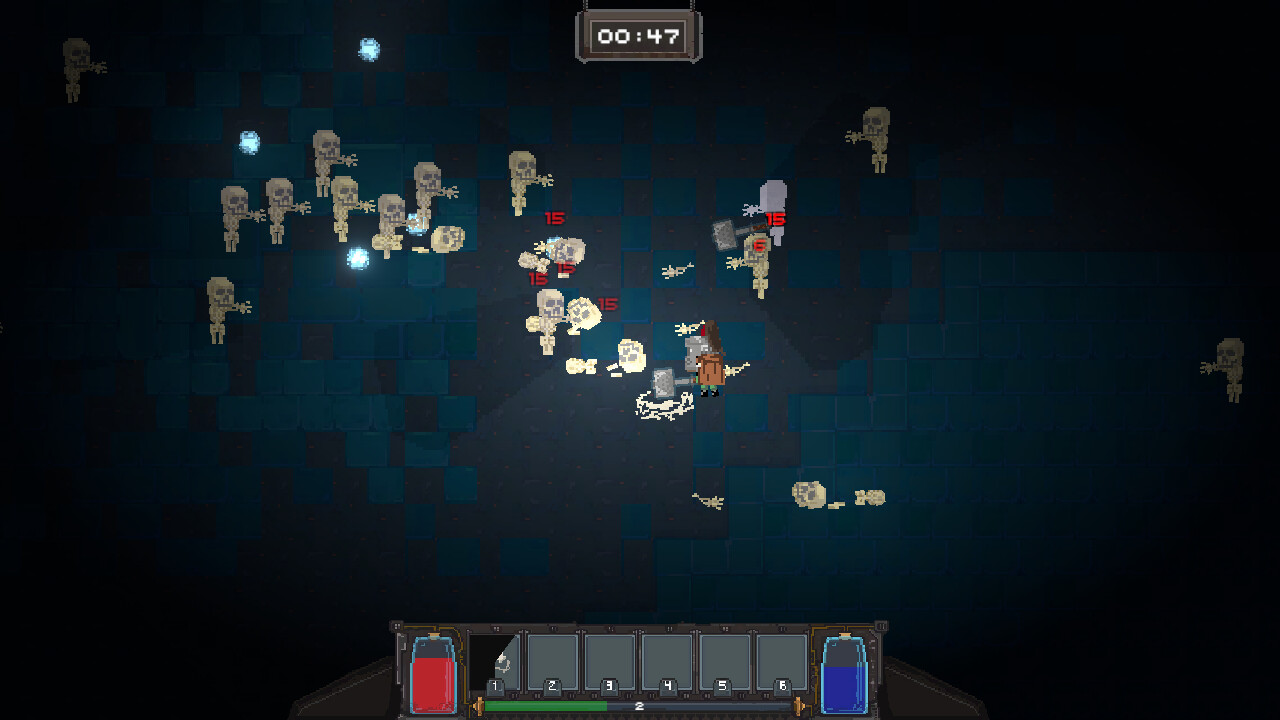
Task: Click the empty hotbar slot 2
Action: (x=552, y=662)
